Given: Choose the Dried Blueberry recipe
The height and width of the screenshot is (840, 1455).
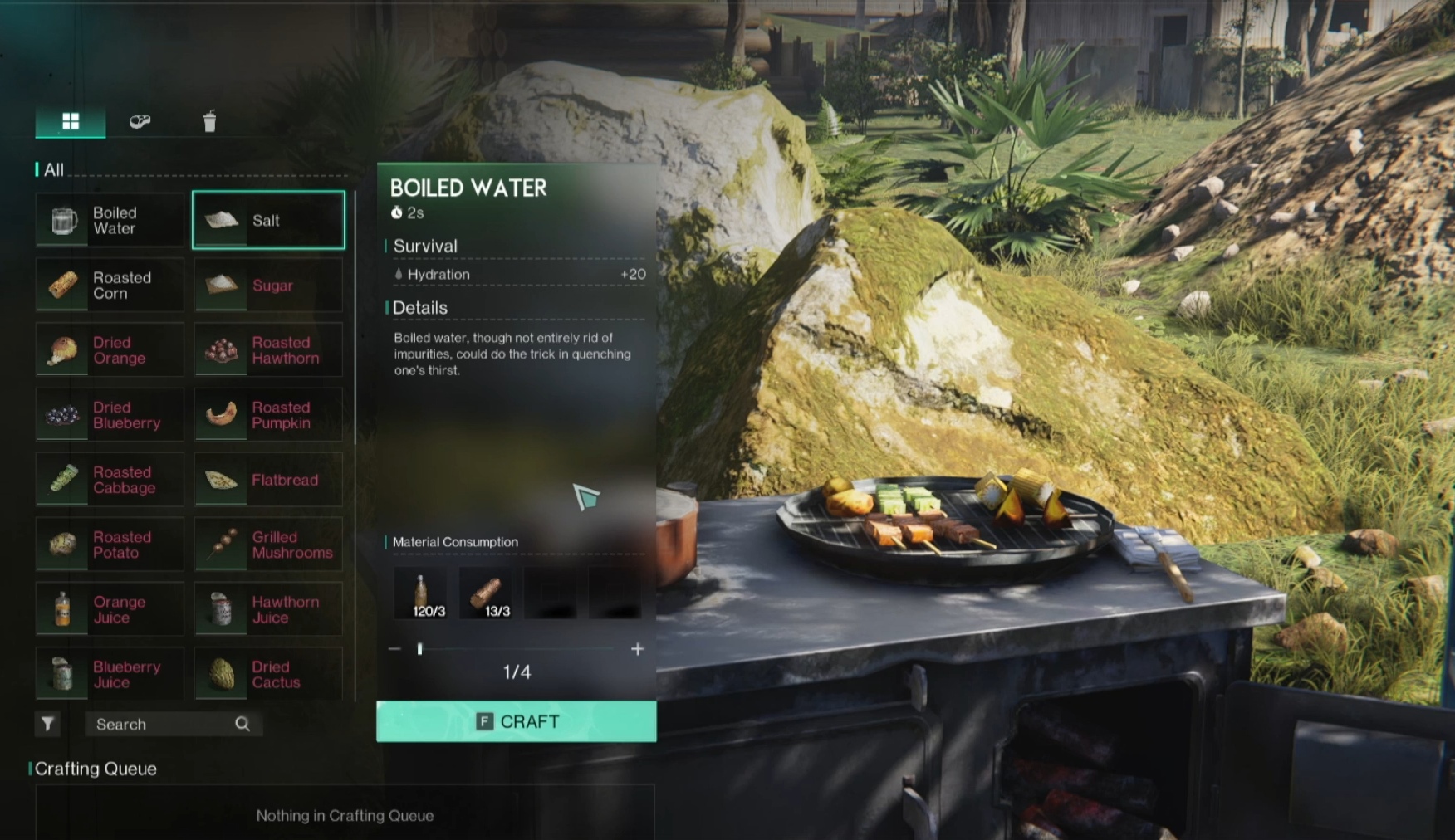Looking at the screenshot, I should point(110,415).
